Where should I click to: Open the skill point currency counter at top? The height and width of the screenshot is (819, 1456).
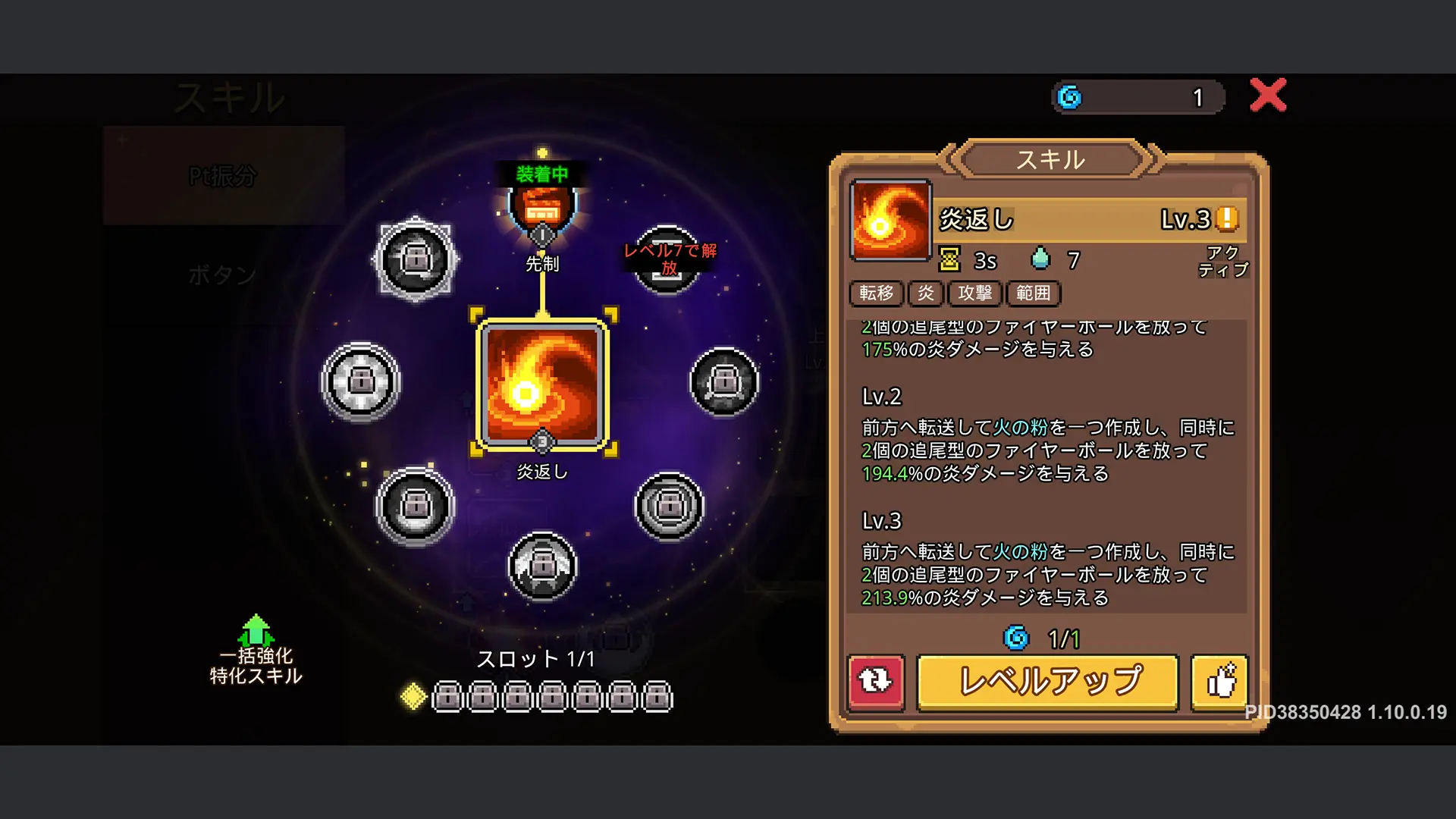(x=1137, y=97)
